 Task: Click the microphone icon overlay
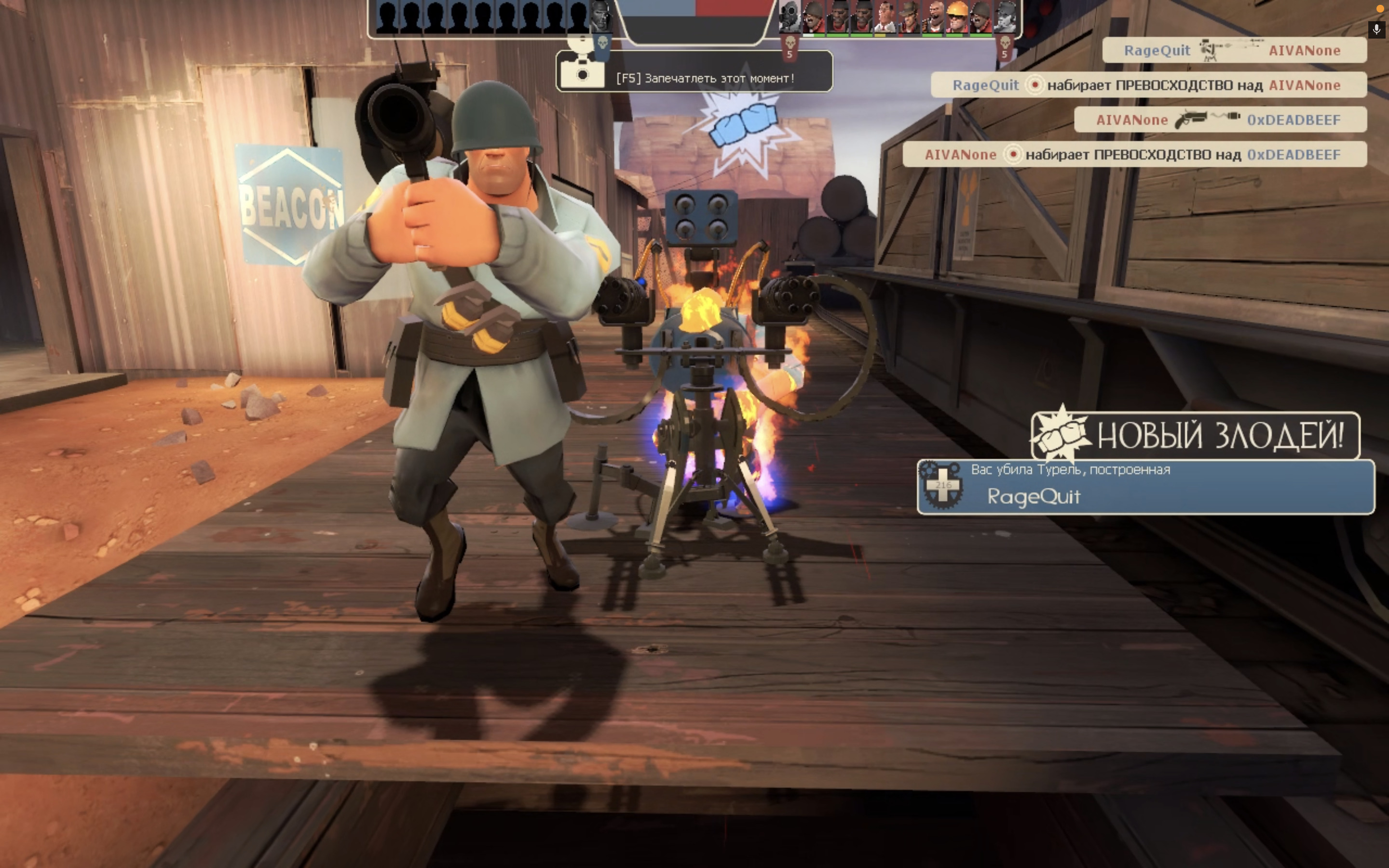[1376, 29]
